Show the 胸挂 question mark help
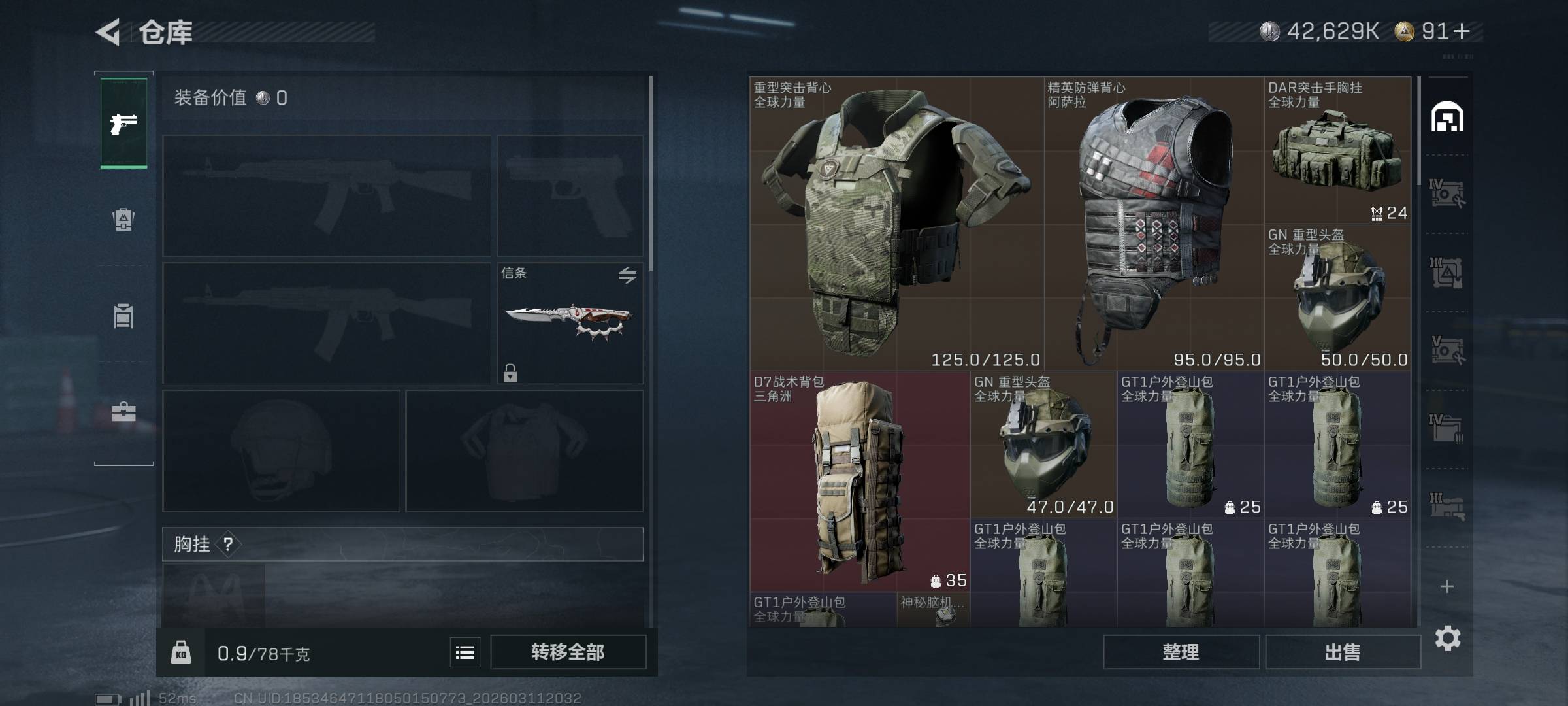 pos(228,544)
